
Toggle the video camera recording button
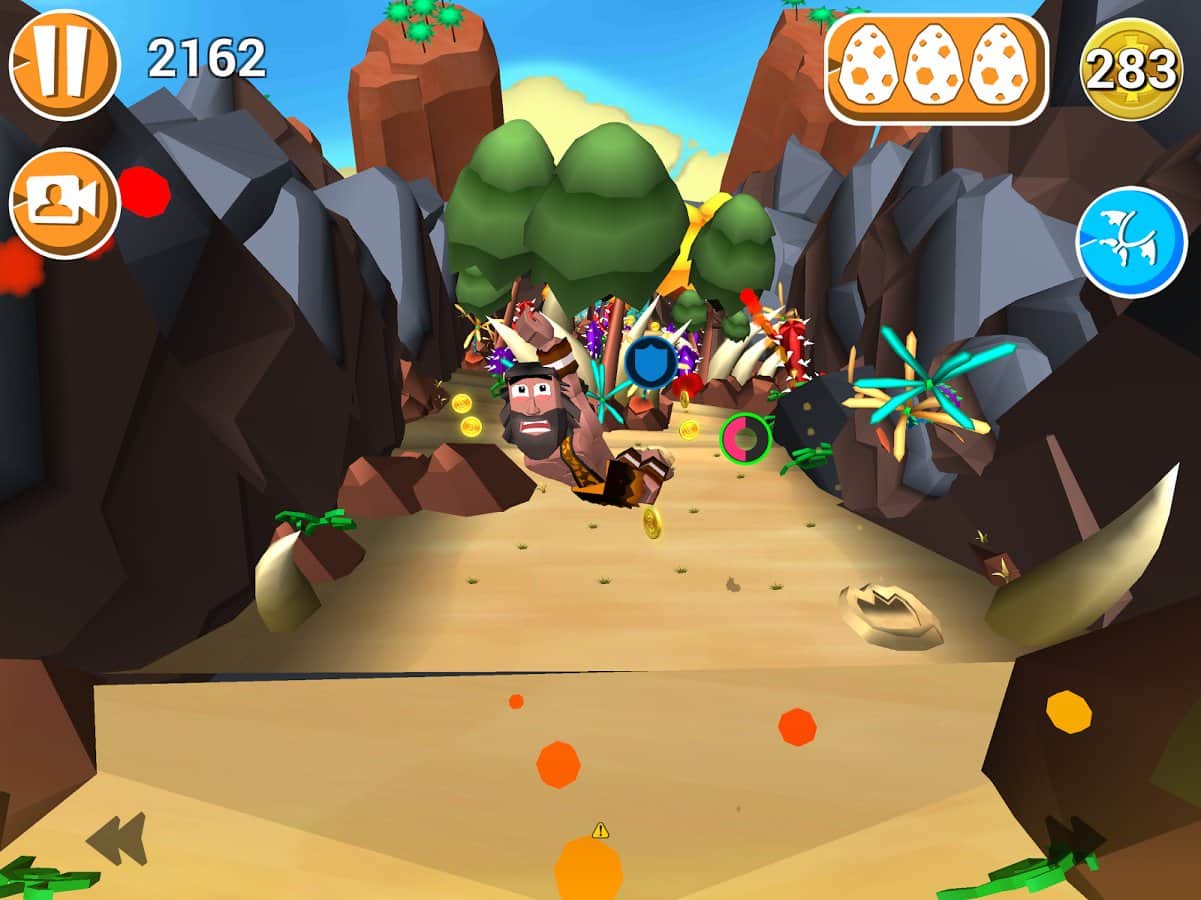64,203
